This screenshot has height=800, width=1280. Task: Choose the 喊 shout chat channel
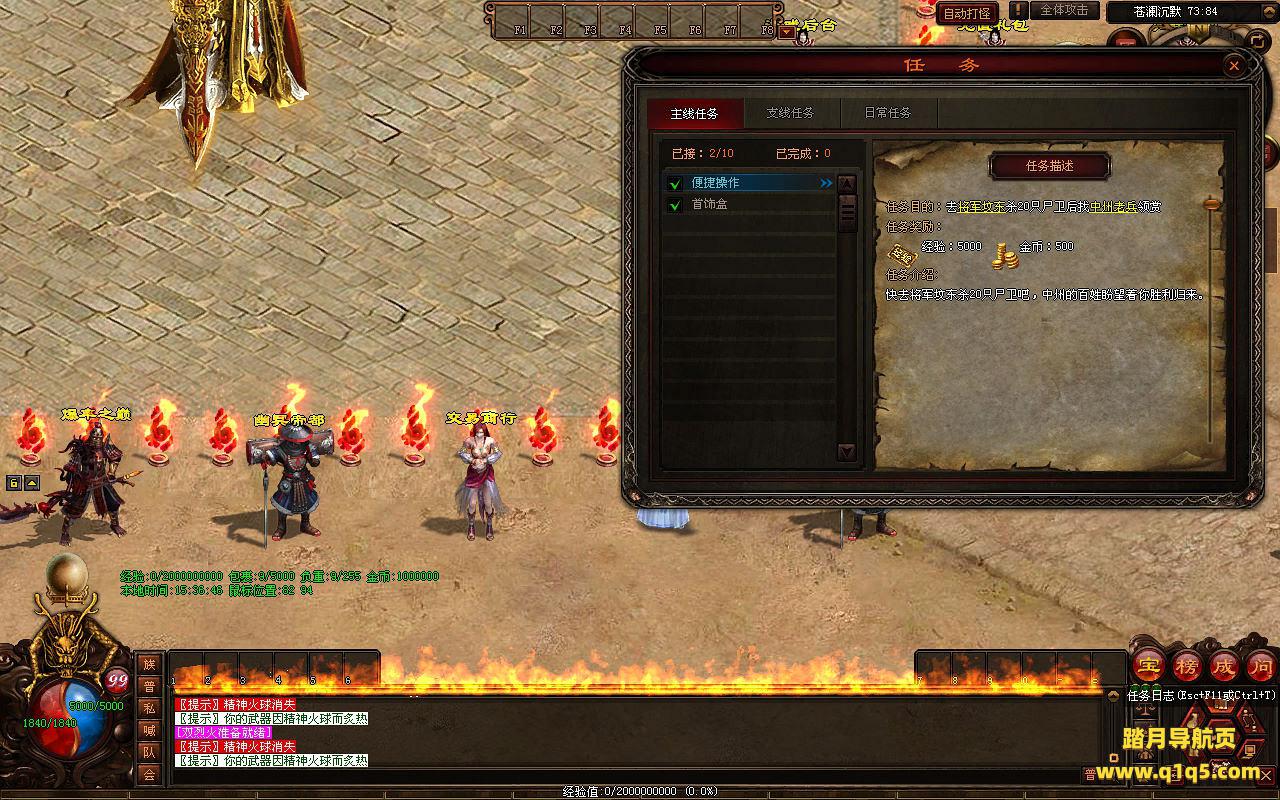tap(149, 730)
